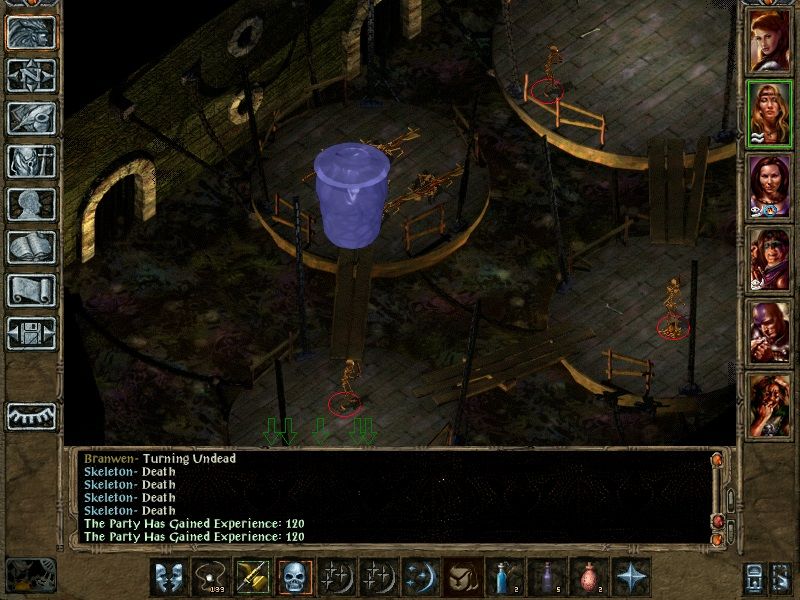
Task: Open the options floppy disk button
Action: 31,334
